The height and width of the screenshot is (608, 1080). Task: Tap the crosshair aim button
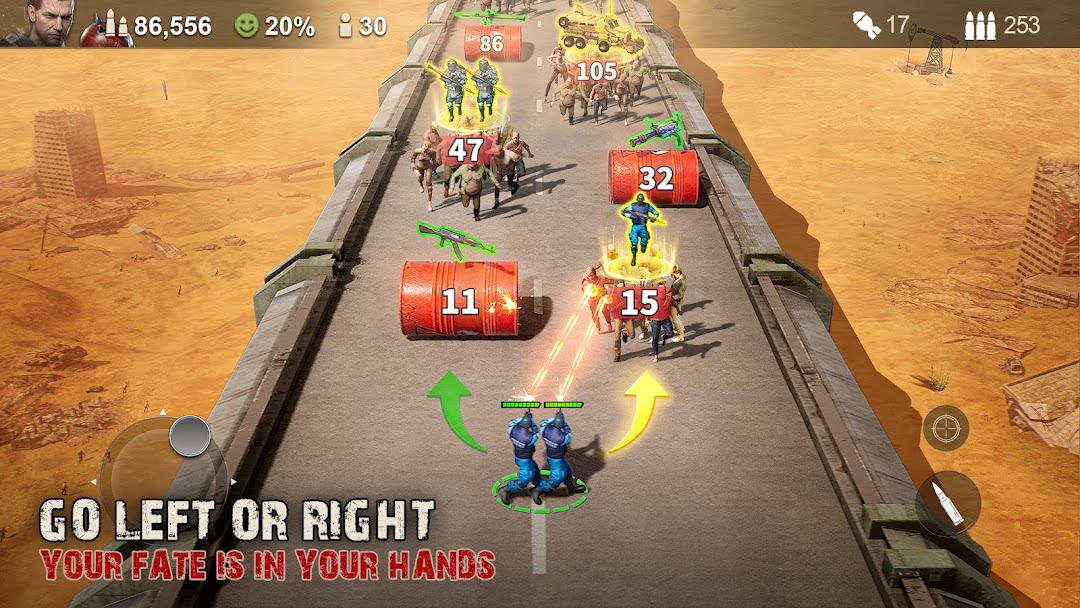(x=945, y=428)
